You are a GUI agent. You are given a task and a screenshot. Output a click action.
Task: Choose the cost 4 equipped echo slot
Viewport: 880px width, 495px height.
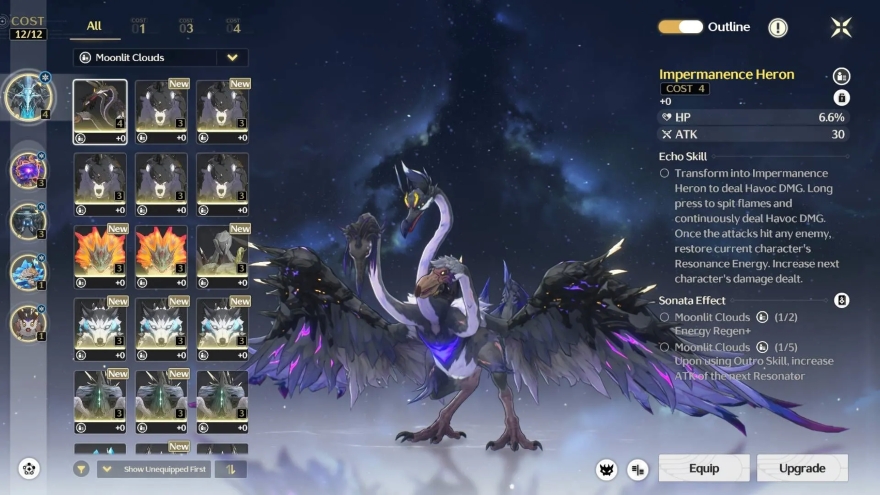tap(28, 96)
